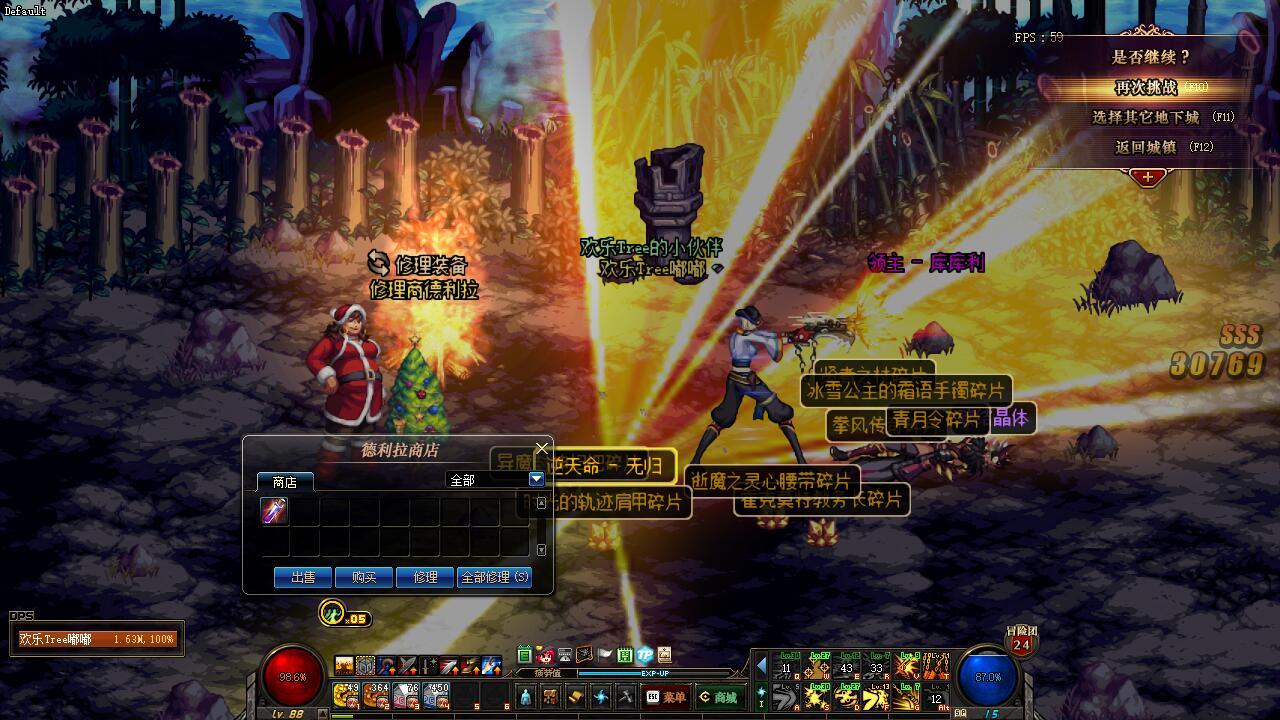
Task: Click the blue TP icon
Action: click(x=645, y=656)
